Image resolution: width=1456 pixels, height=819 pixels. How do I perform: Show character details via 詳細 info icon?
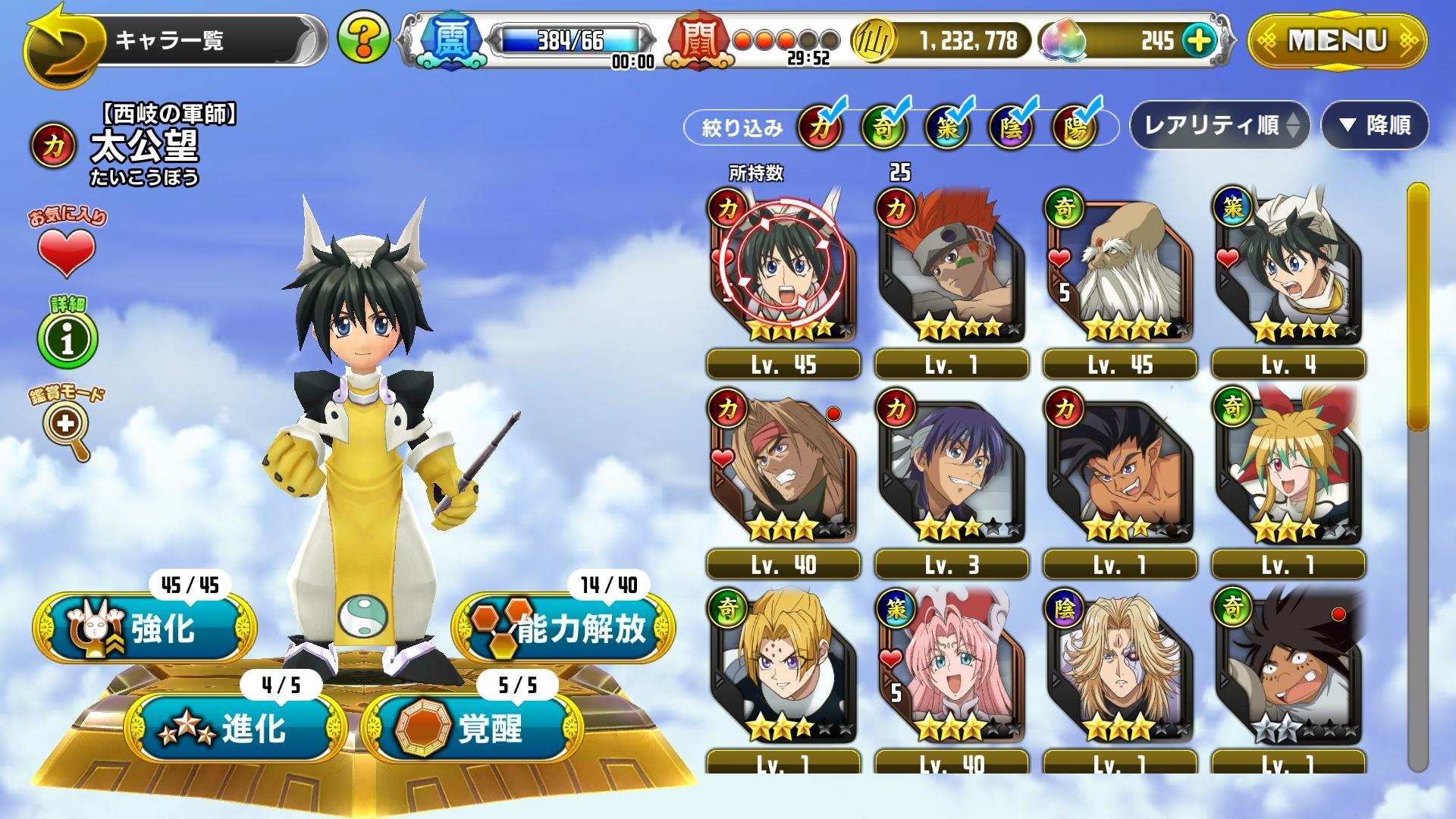tap(67, 338)
